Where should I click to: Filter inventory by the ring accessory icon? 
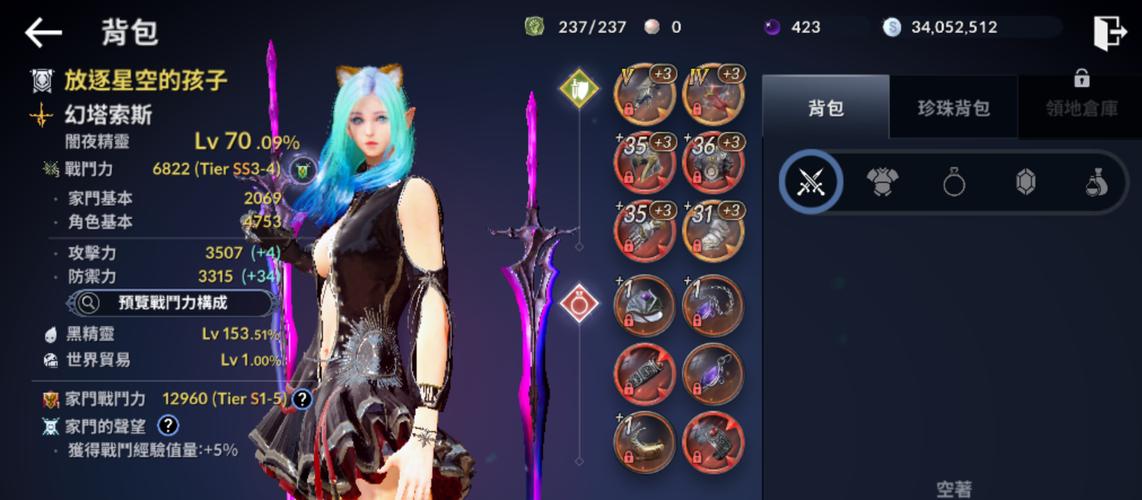953,182
